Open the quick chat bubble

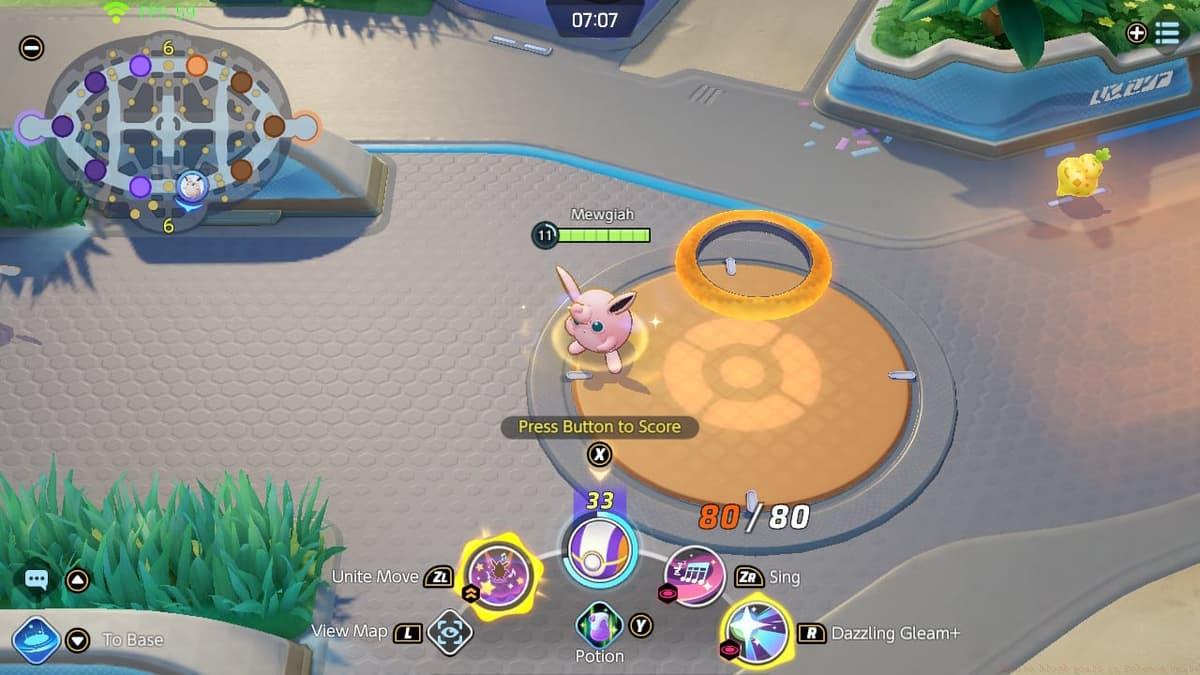(37, 579)
